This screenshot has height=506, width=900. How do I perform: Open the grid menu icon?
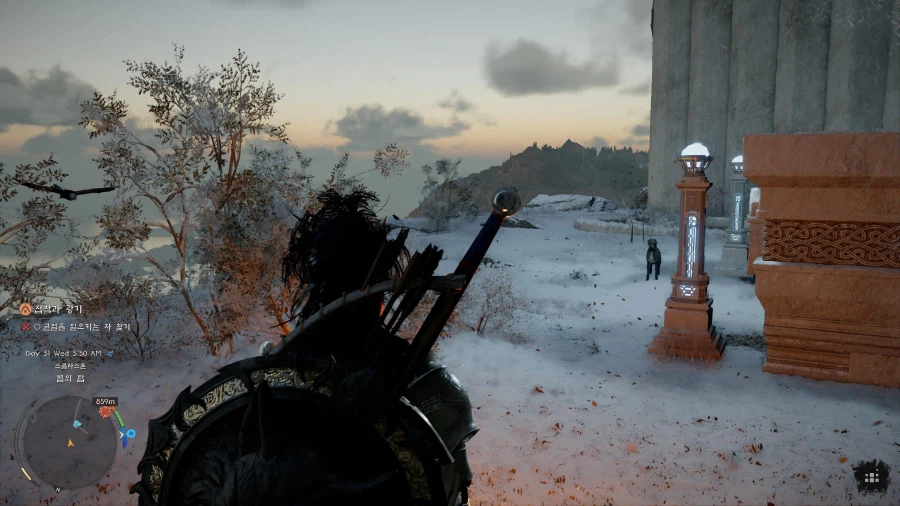[x=871, y=476]
